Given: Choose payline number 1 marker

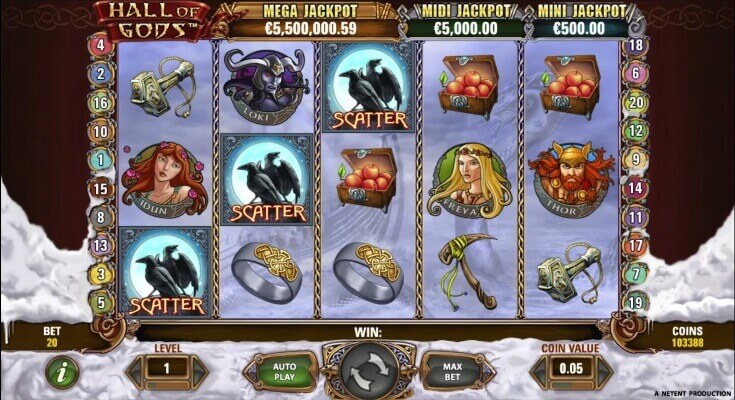Looking at the screenshot, I should tap(100, 159).
